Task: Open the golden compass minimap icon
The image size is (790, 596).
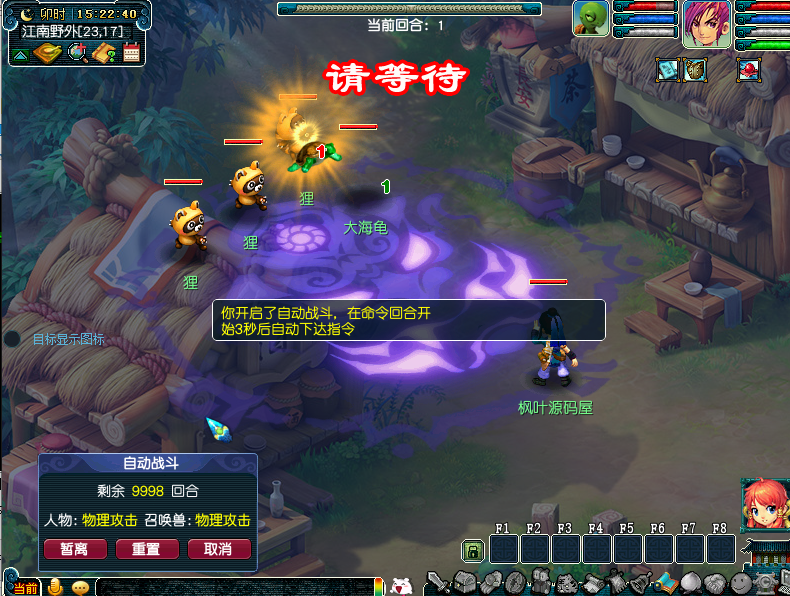Action: pyautogui.click(x=48, y=52)
